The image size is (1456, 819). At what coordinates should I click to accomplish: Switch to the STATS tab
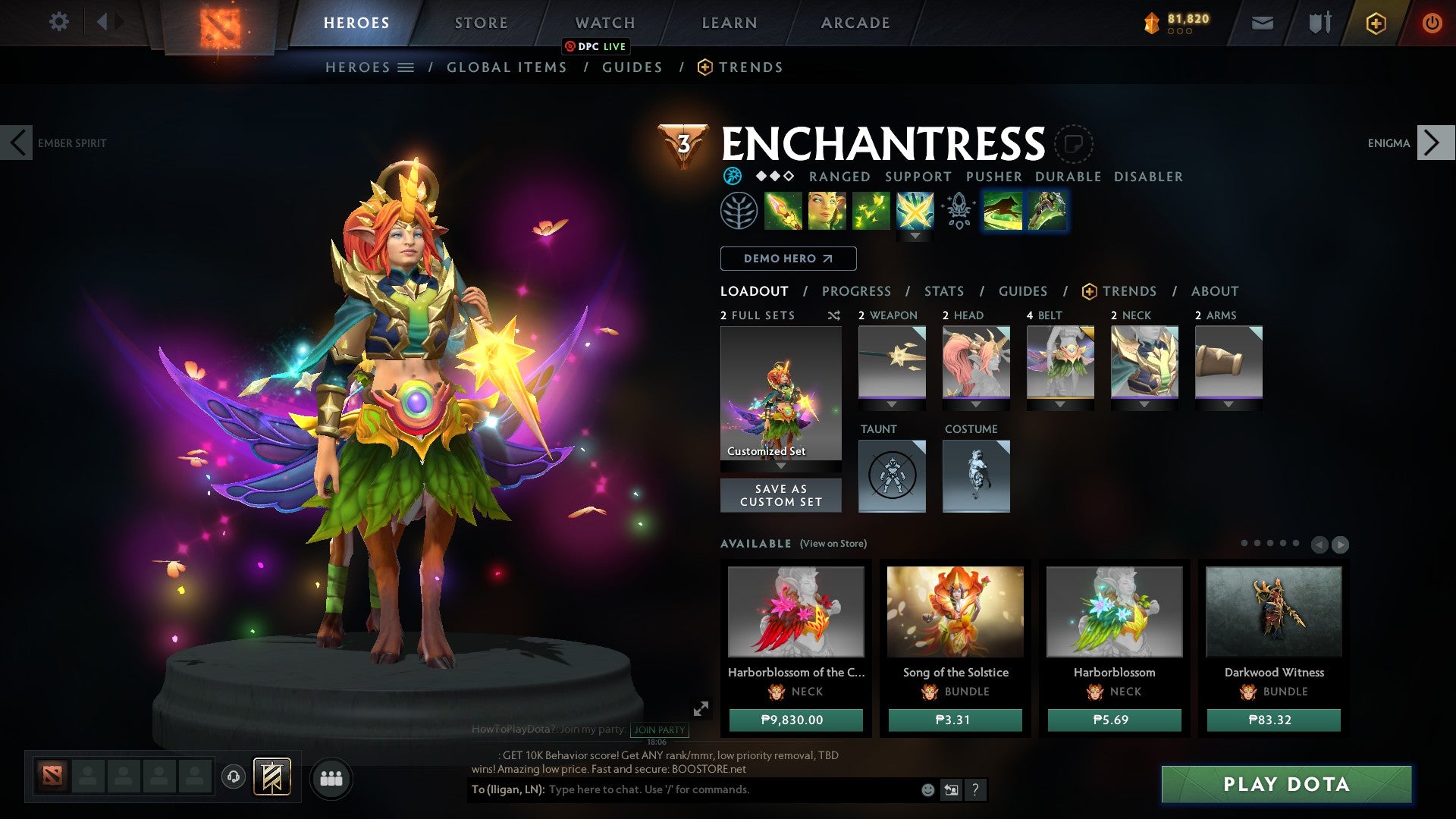tap(943, 291)
